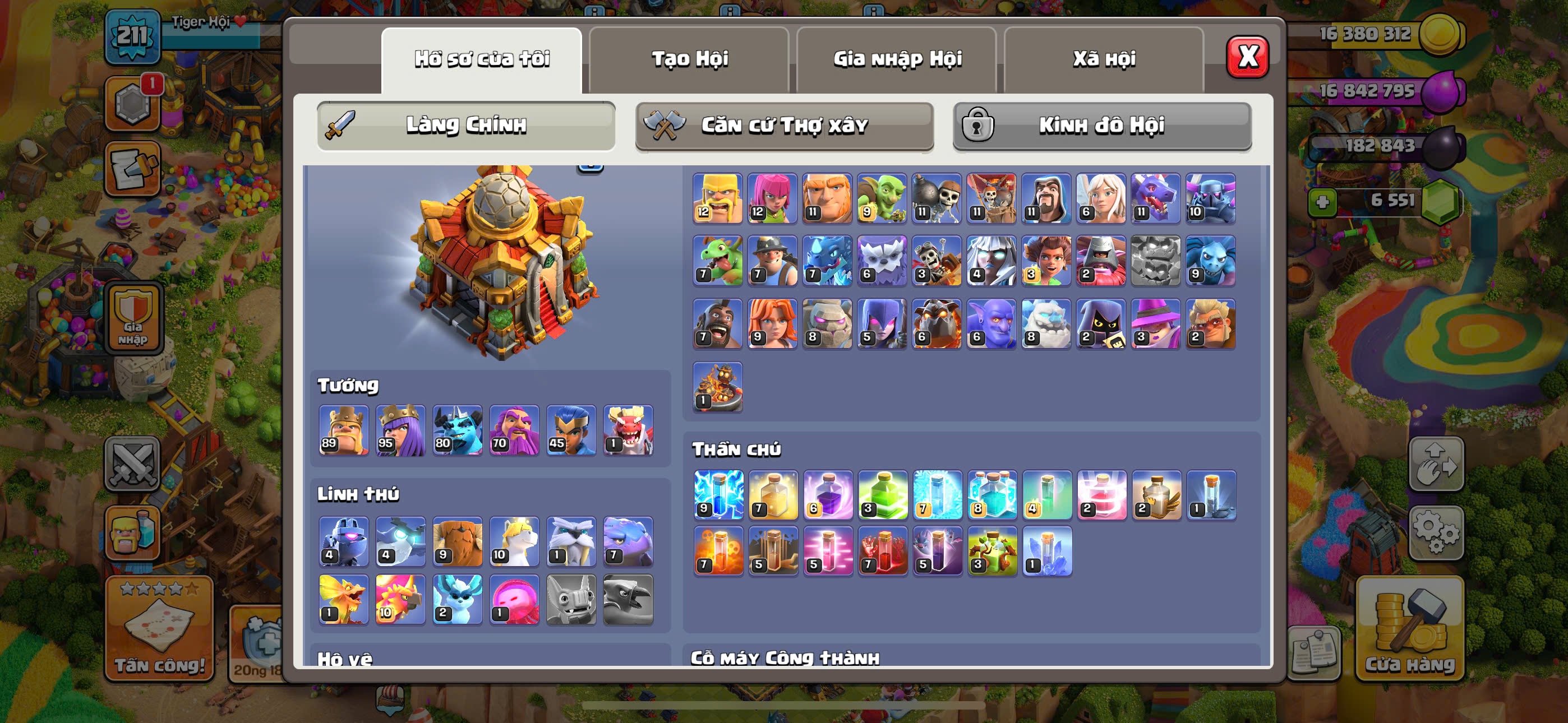1568x723 pixels.
Task: Tap the Barbarian King hero icon
Action: click(344, 430)
